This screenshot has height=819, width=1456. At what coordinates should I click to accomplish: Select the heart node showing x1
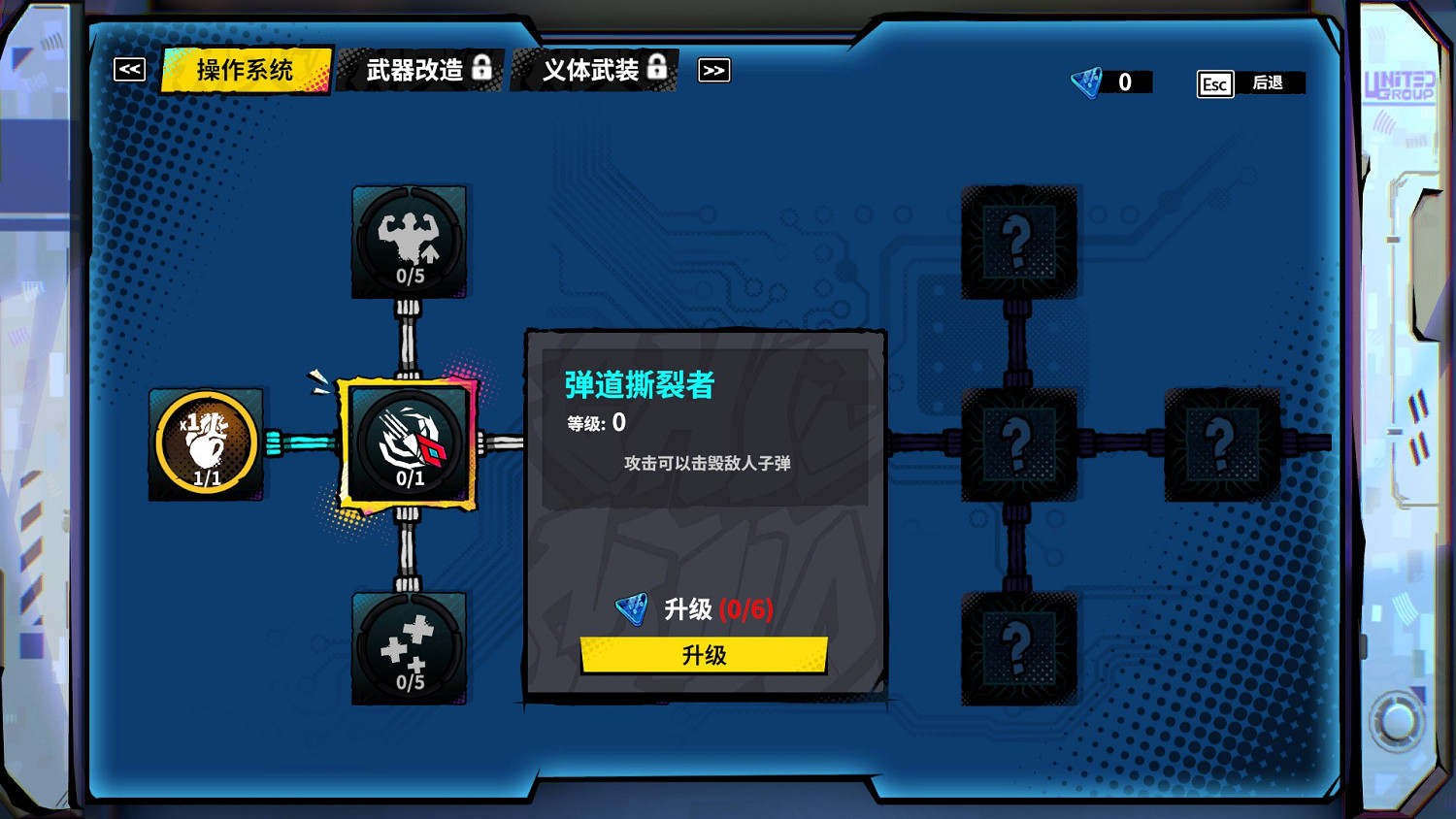click(x=206, y=442)
